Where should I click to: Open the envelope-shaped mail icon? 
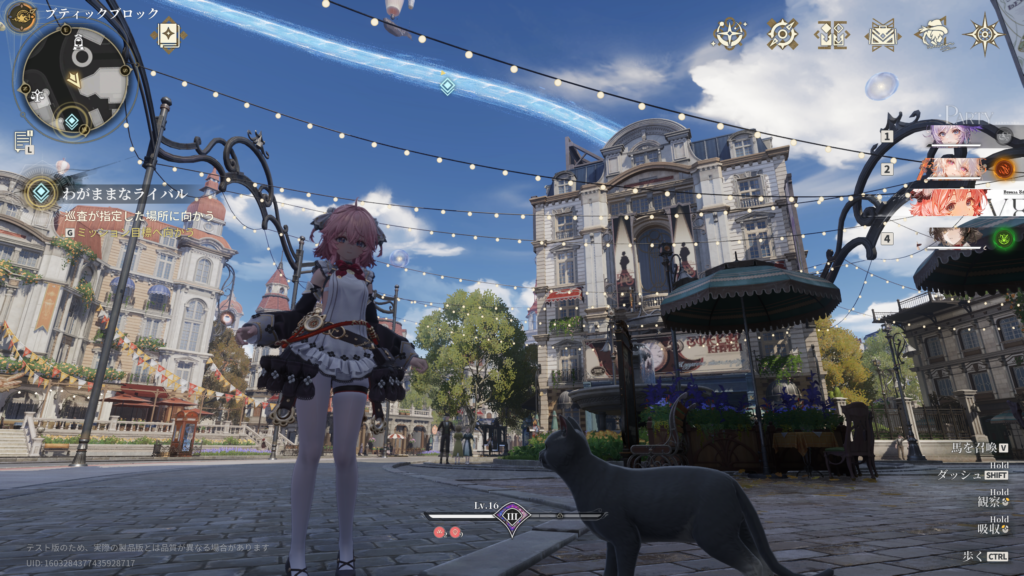click(882, 34)
